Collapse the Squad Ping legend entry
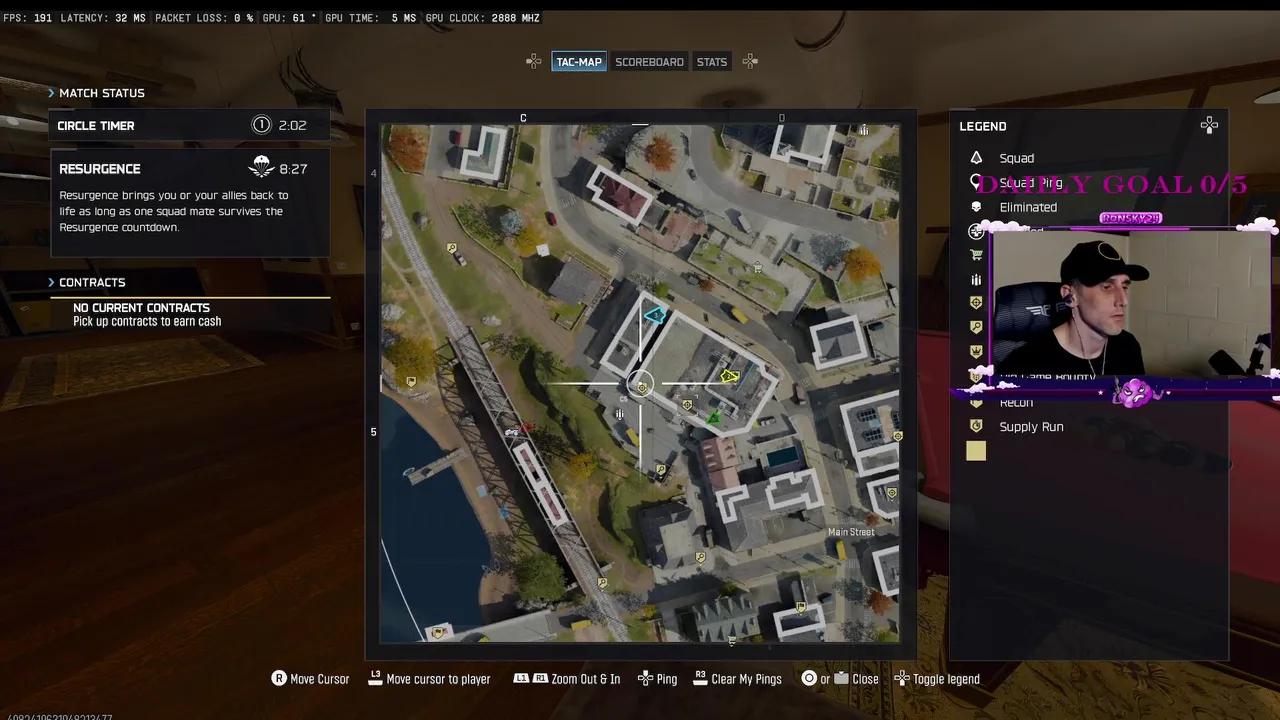The image size is (1280, 720). [977, 182]
